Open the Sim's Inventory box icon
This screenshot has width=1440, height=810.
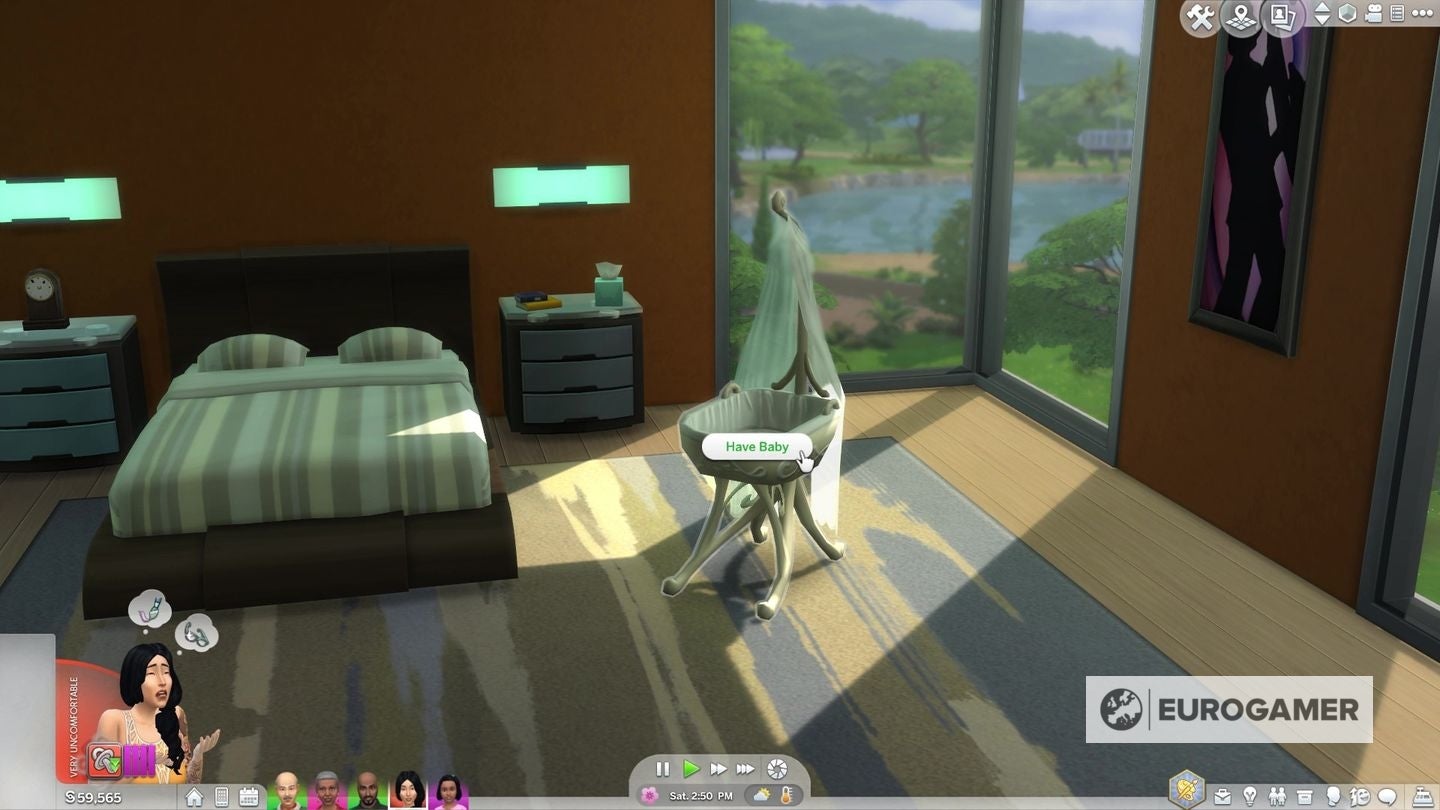pos(1304,795)
